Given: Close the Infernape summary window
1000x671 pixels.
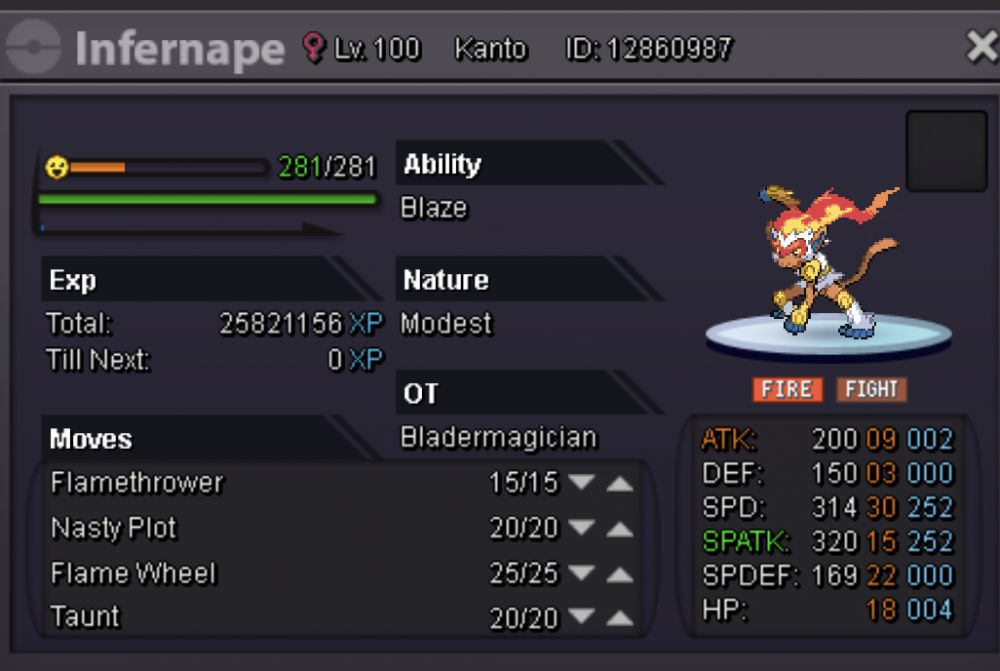Looking at the screenshot, I should coord(980,46).
